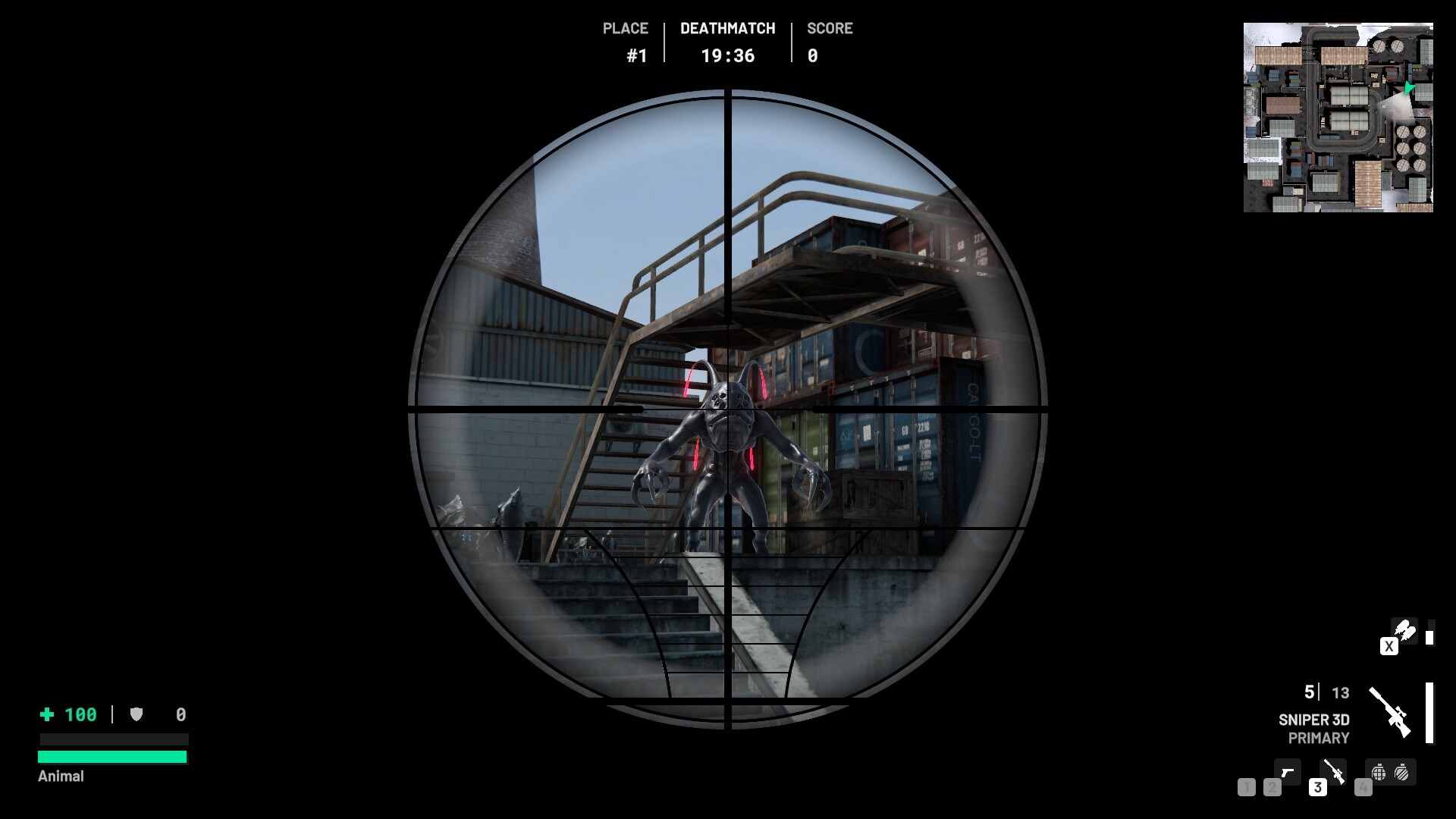Click the SCORE header entry
Screen dimensions: 1456x819
pyautogui.click(x=829, y=28)
